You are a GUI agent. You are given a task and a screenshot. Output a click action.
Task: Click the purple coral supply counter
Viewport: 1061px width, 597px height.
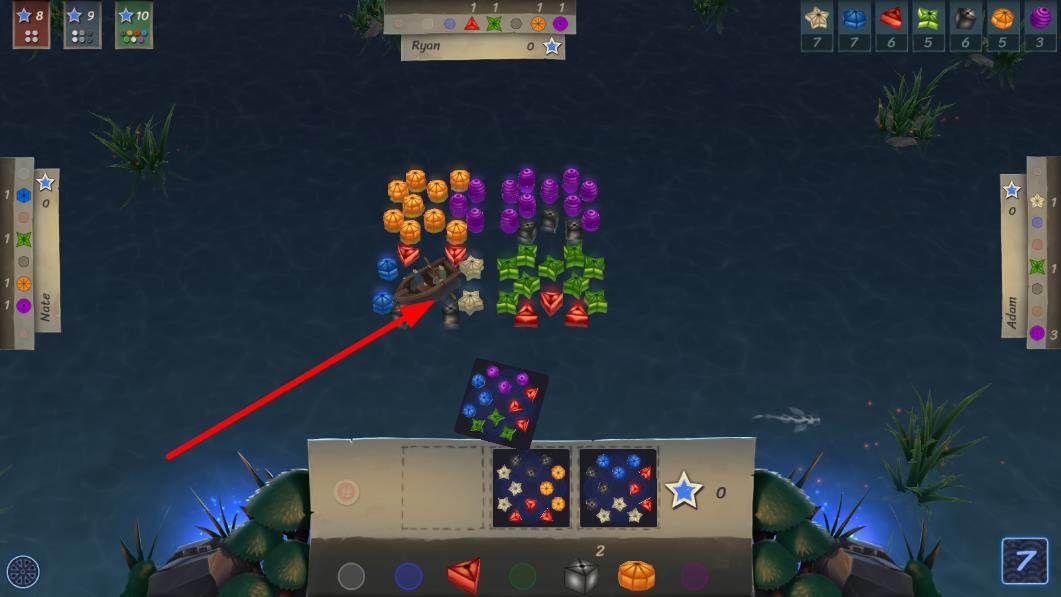(x=1041, y=27)
